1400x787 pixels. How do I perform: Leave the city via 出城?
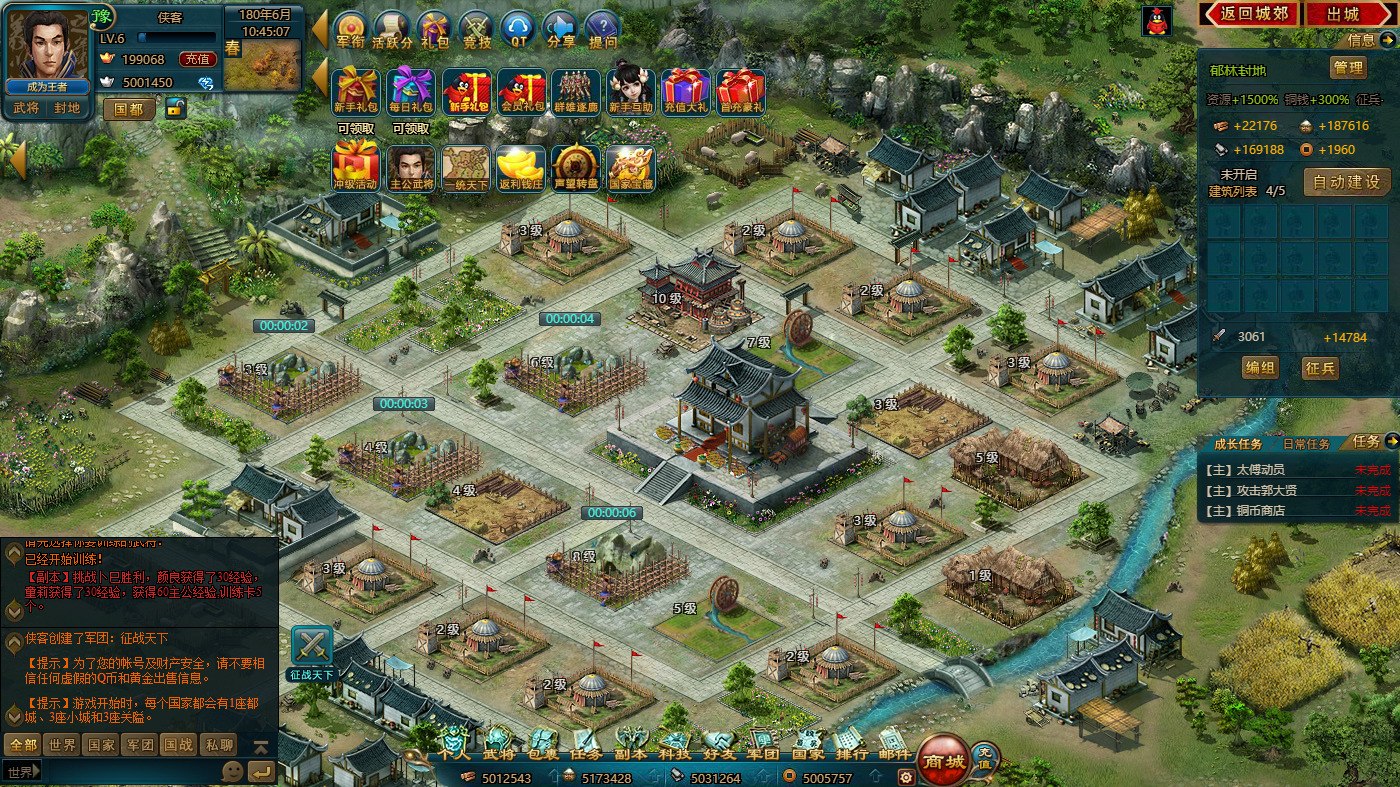tap(1345, 14)
